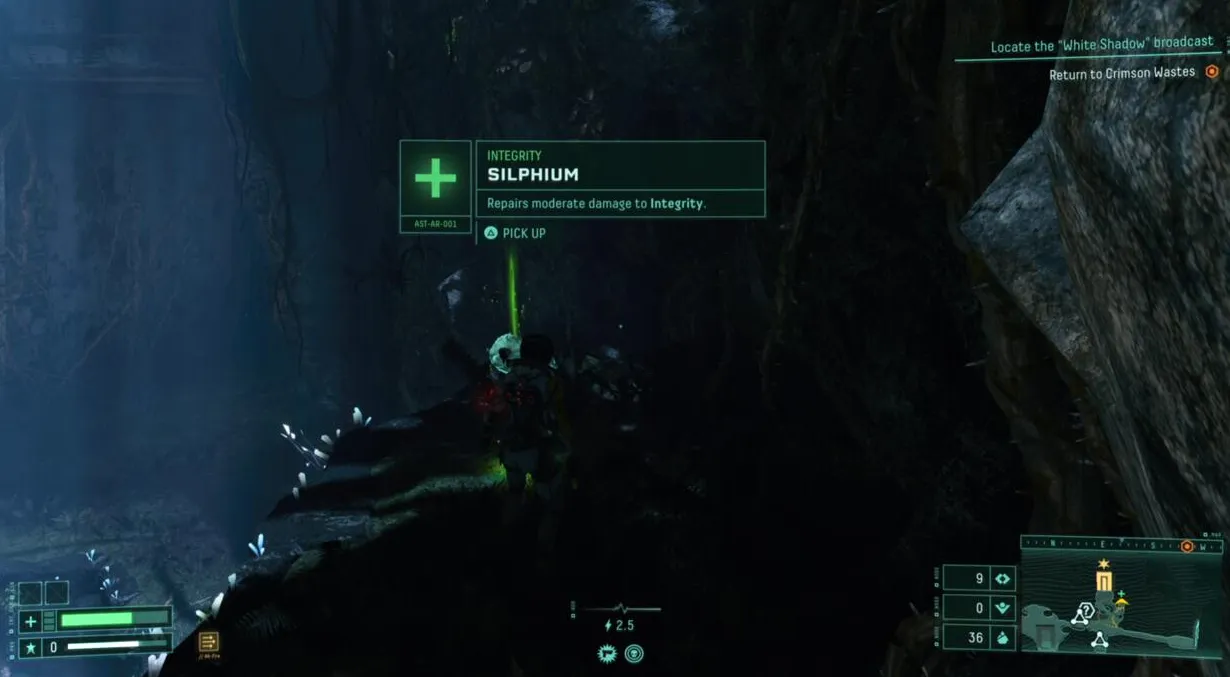Click the pistol burst icon
Screen dimensions: 1230x677
[606, 653]
